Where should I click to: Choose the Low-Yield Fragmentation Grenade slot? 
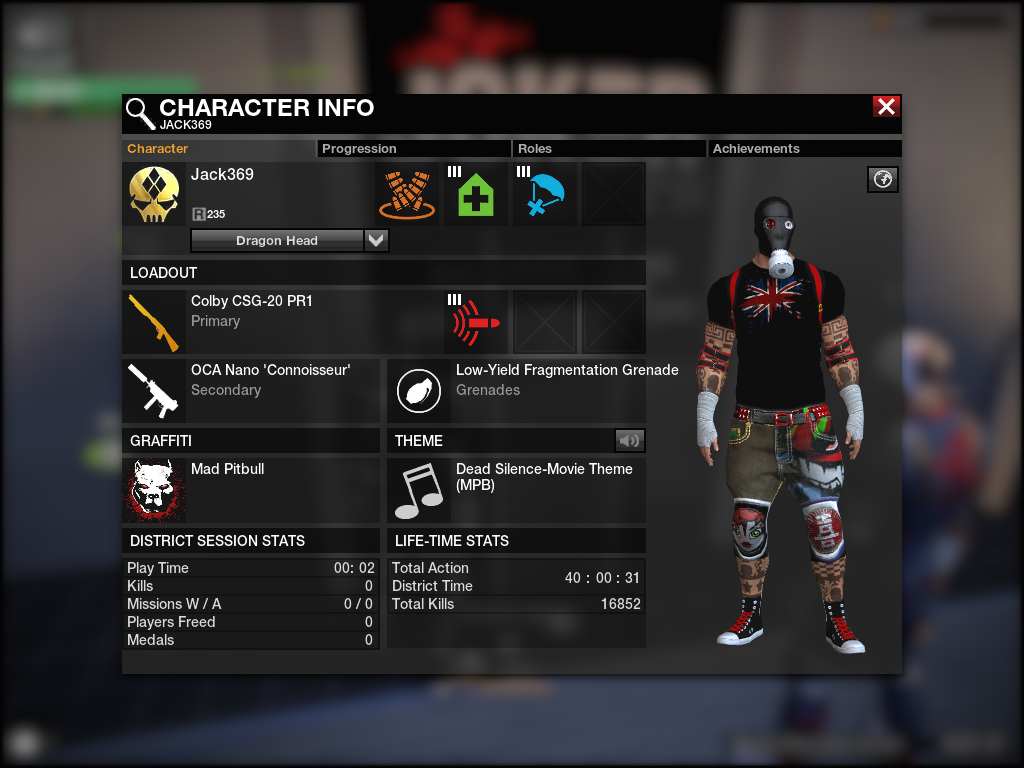(419, 391)
